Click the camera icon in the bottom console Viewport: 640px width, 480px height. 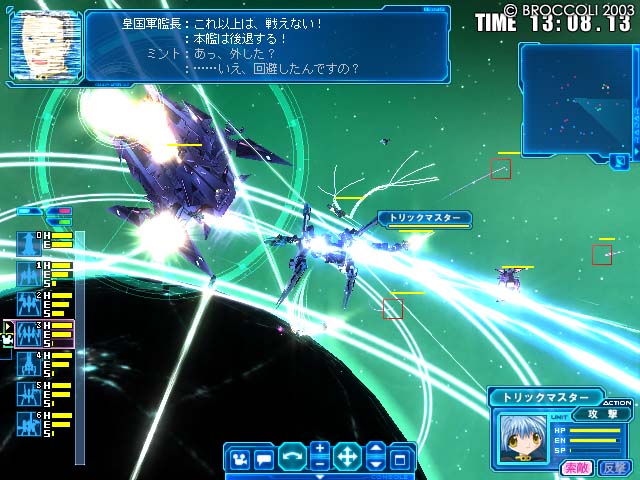pos(239,460)
